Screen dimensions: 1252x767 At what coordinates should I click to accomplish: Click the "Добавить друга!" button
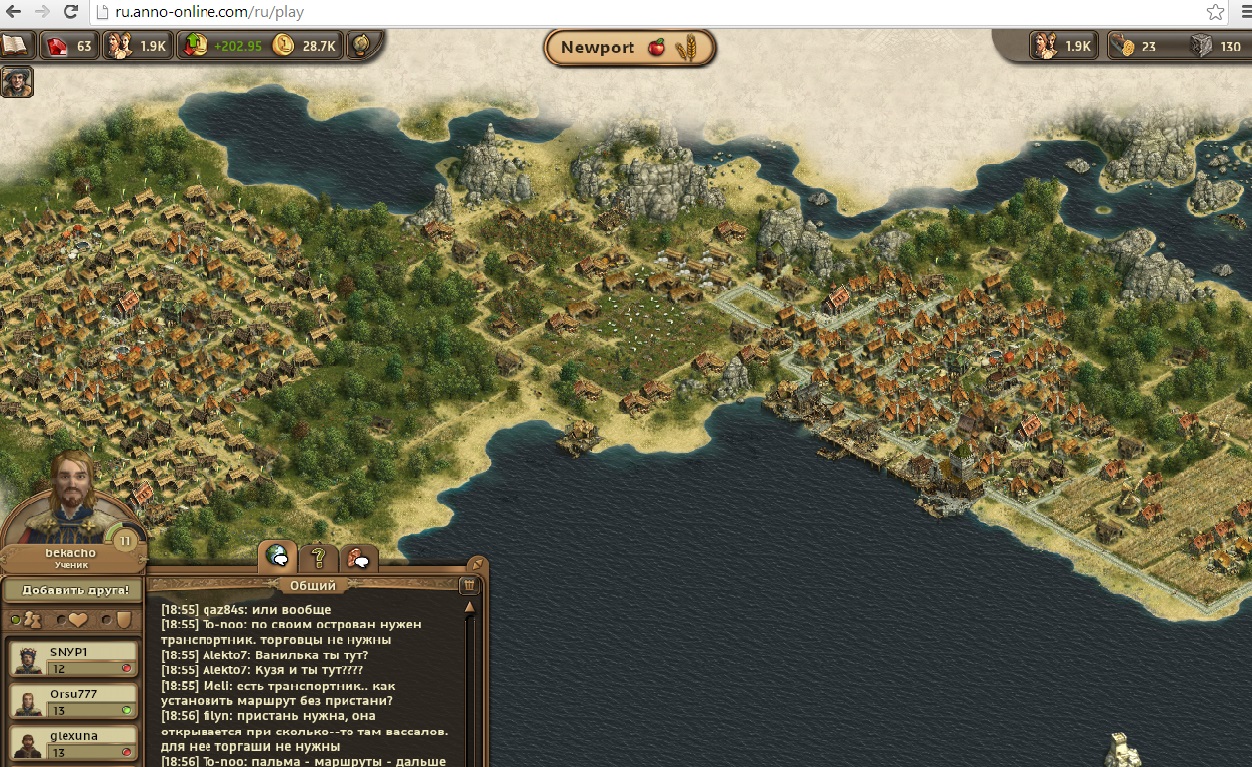click(x=74, y=590)
